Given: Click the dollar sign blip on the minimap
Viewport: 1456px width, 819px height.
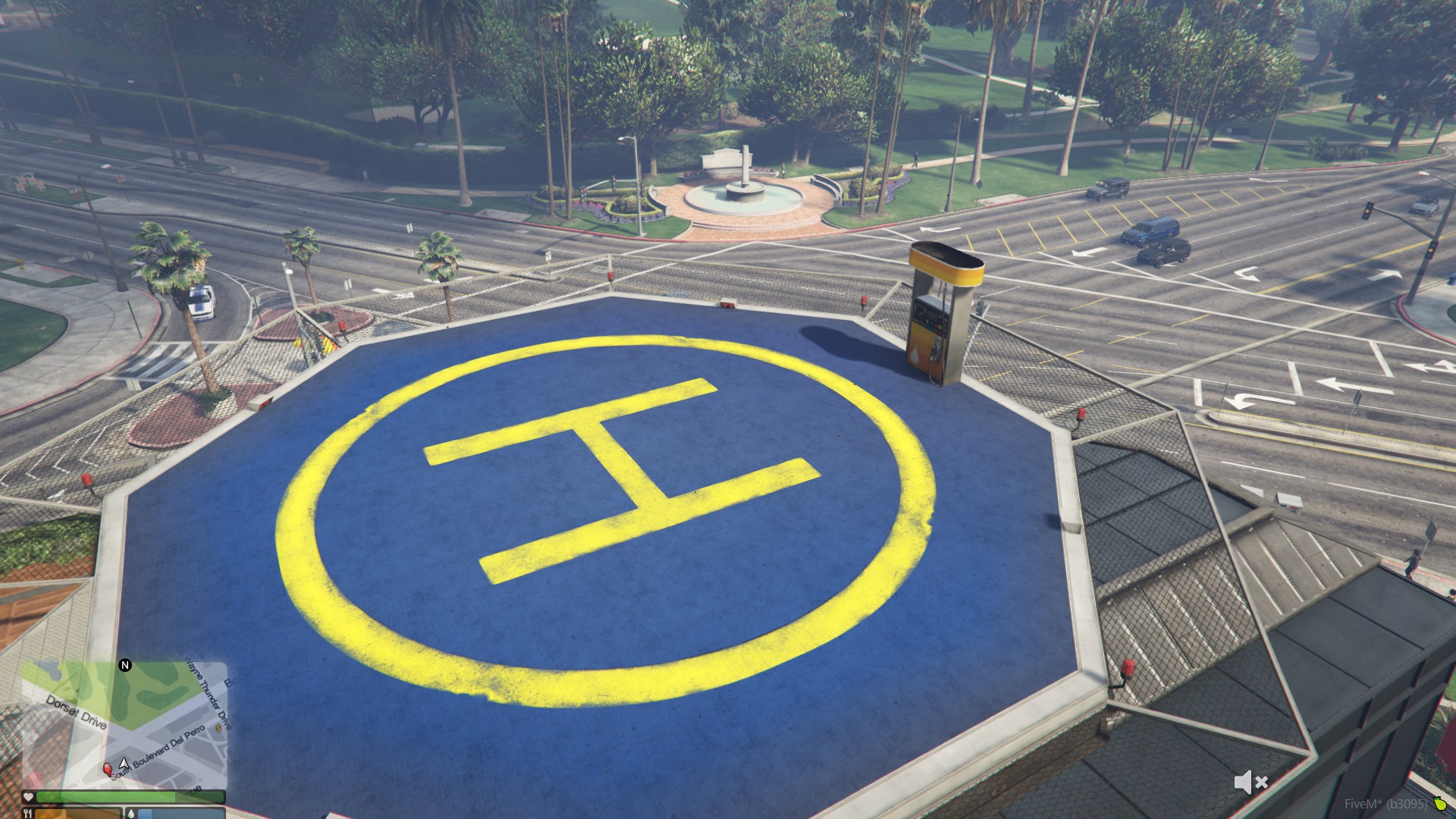Looking at the screenshot, I should (219, 728).
